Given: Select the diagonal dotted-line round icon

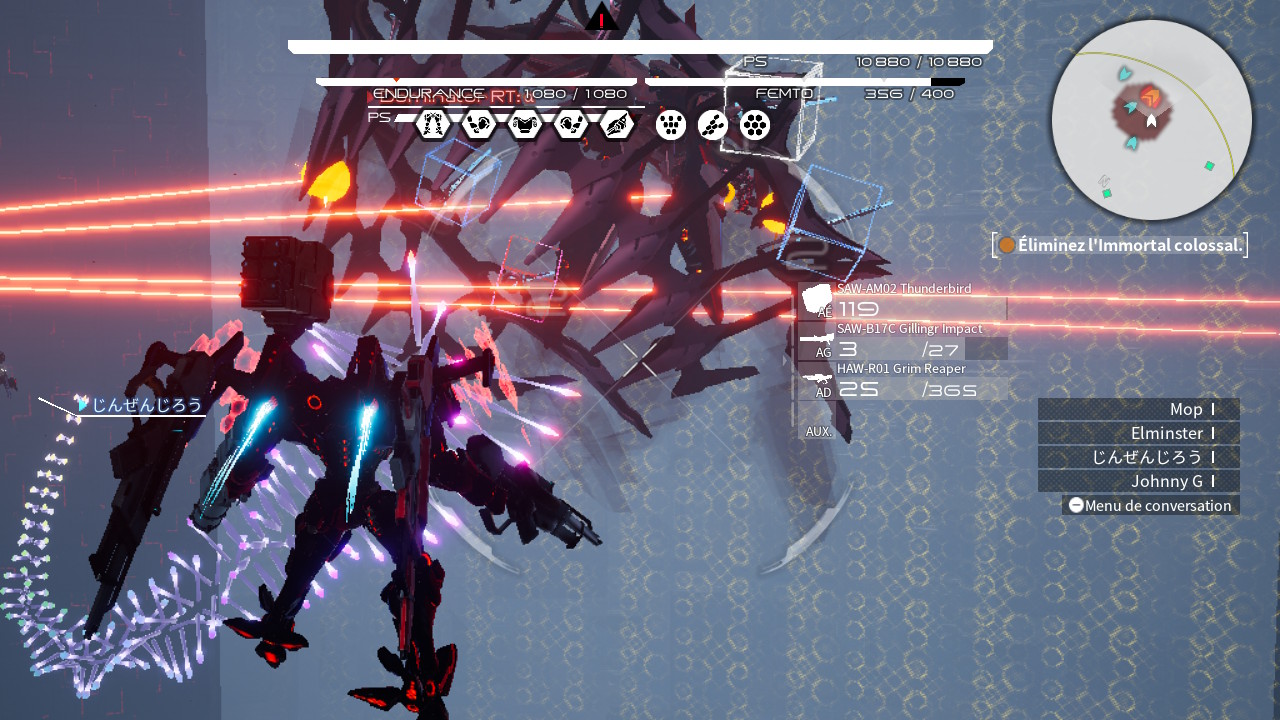Looking at the screenshot, I should [x=713, y=125].
